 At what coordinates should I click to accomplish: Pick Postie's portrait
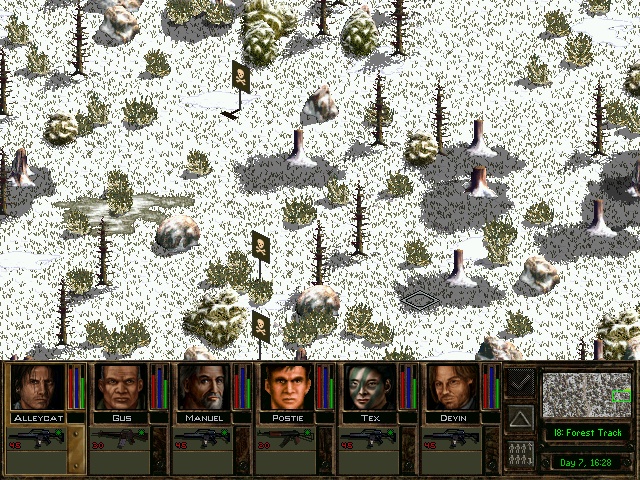pyautogui.click(x=288, y=387)
